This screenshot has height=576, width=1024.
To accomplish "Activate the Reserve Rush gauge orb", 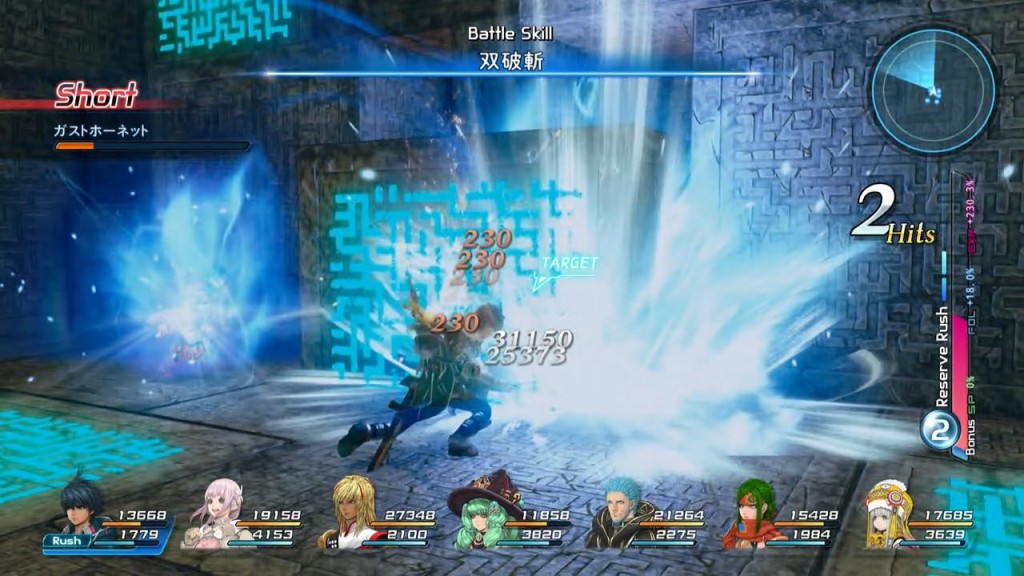I will coord(938,432).
